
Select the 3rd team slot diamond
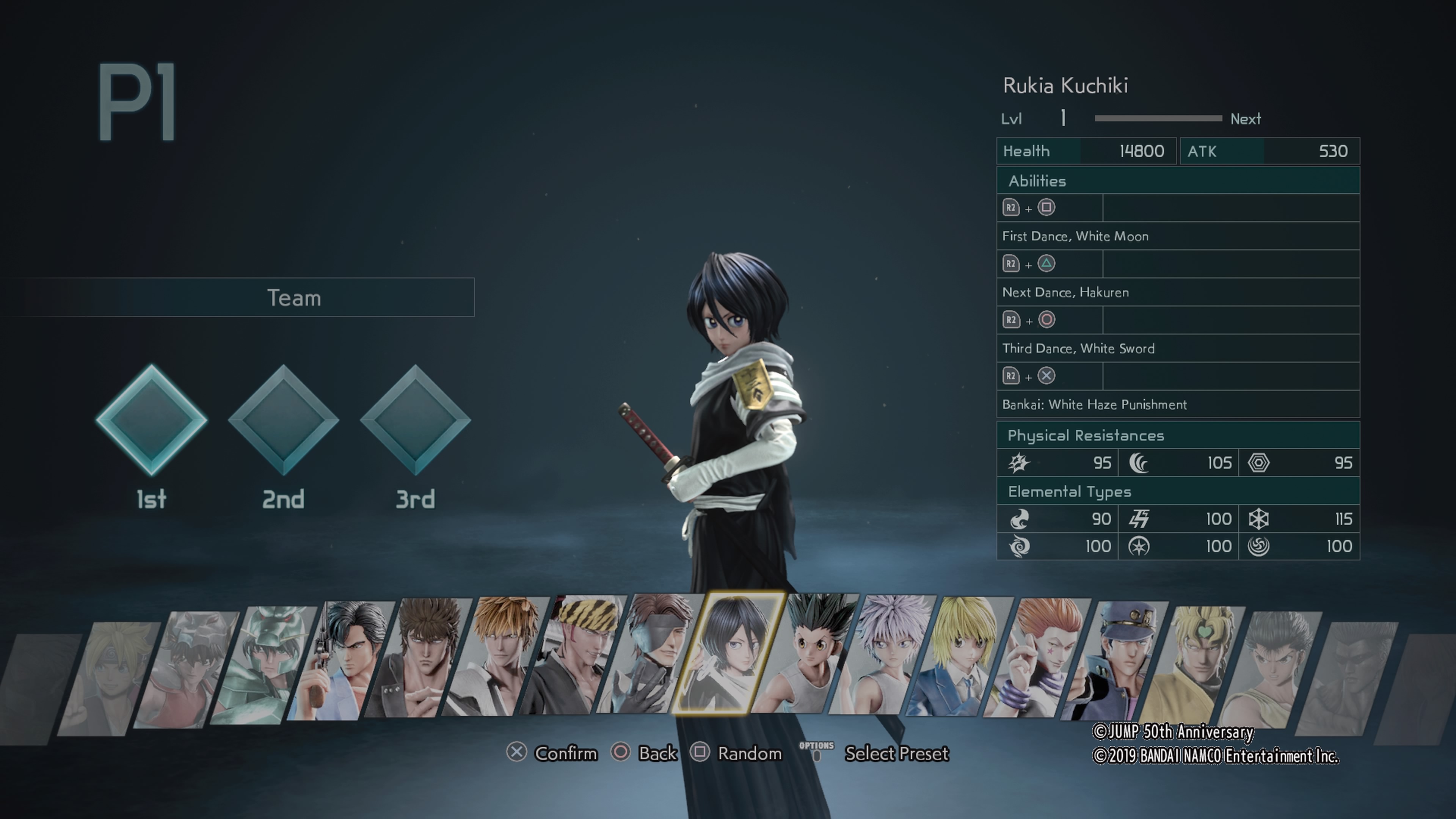(x=416, y=419)
